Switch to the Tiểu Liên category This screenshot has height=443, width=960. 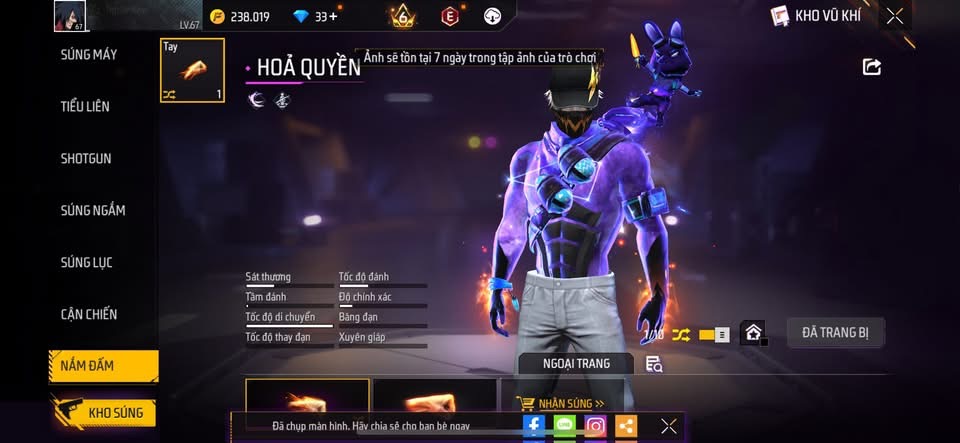[85, 106]
